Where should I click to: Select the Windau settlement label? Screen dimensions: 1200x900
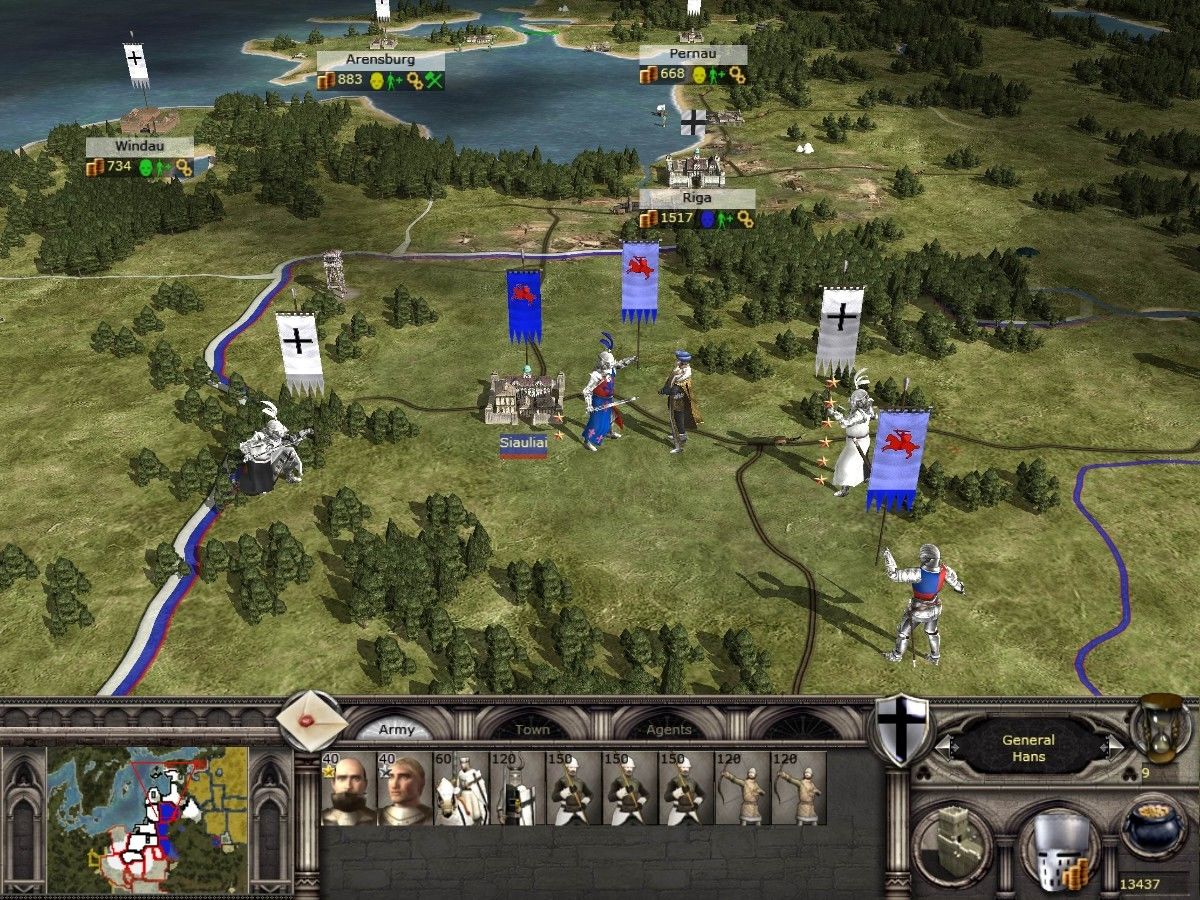pyautogui.click(x=138, y=146)
